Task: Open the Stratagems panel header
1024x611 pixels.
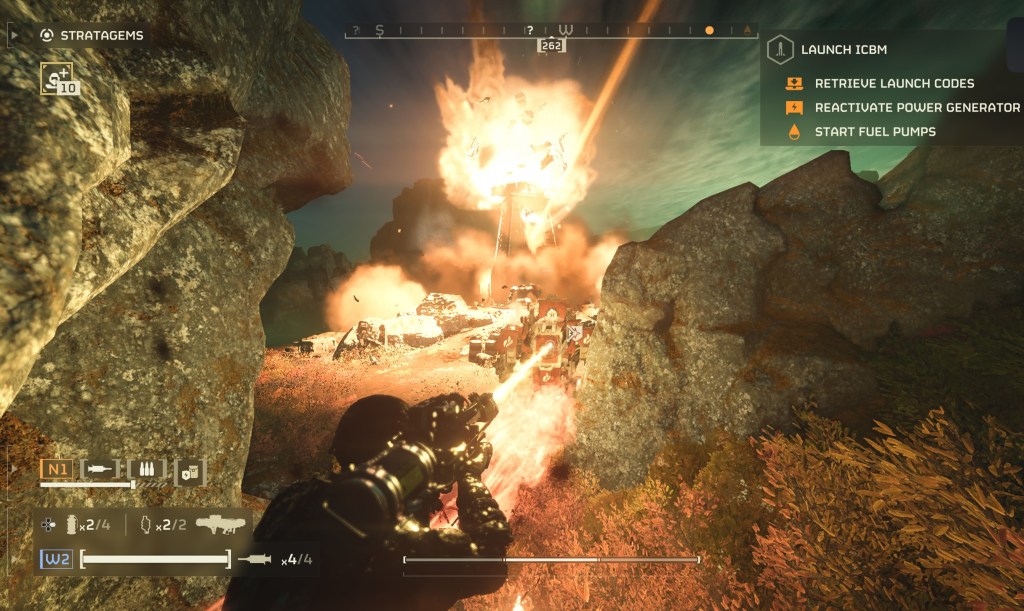Action: click(x=100, y=35)
